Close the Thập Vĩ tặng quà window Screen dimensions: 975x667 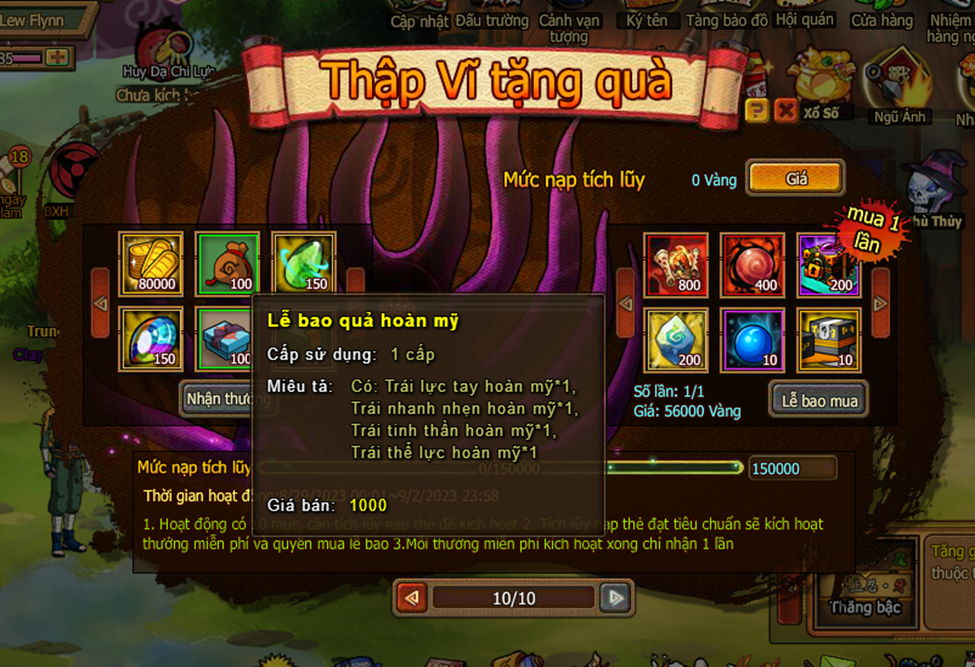tap(787, 110)
